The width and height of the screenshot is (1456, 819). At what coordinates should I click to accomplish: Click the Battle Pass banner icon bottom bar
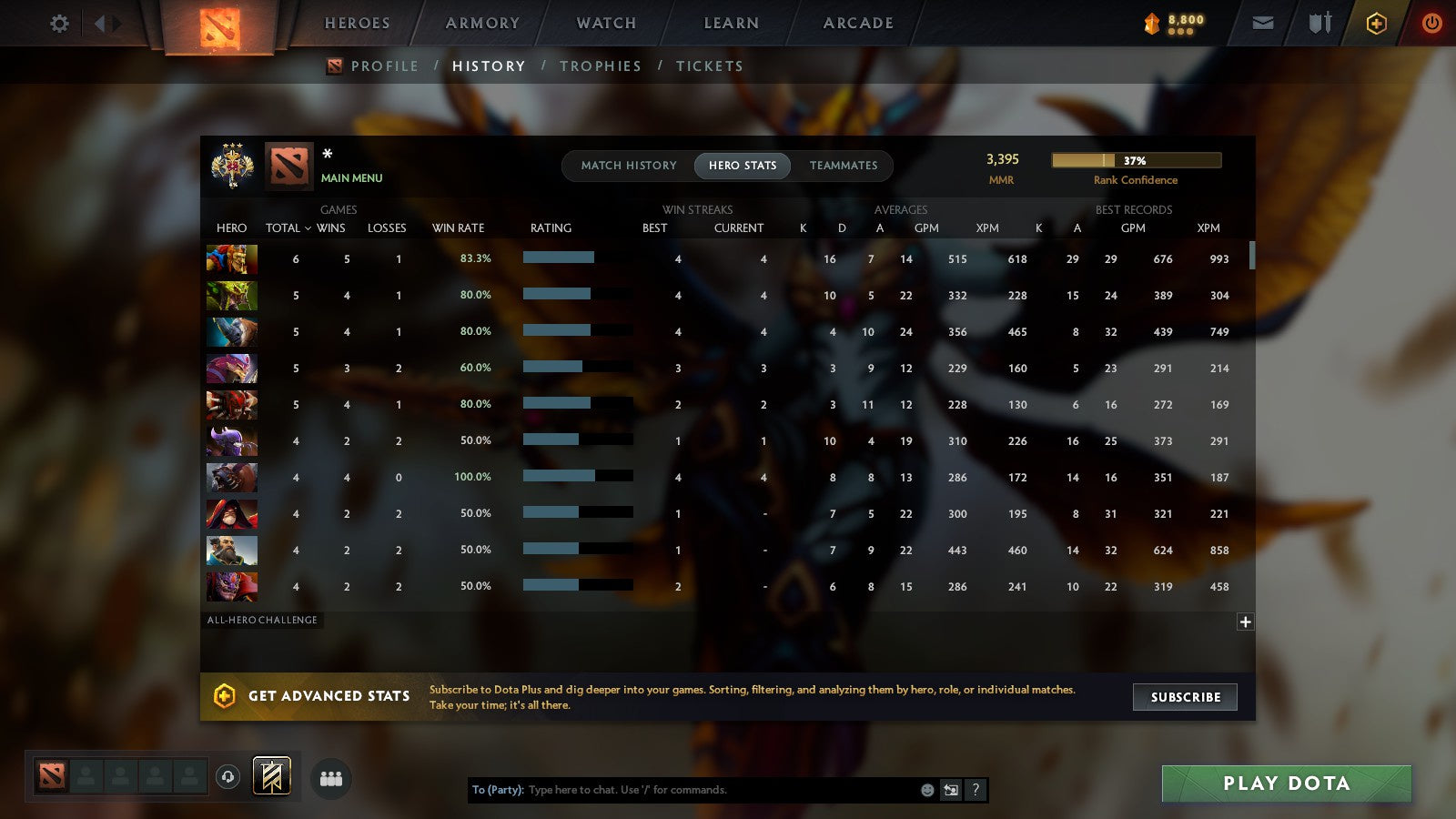(270, 775)
